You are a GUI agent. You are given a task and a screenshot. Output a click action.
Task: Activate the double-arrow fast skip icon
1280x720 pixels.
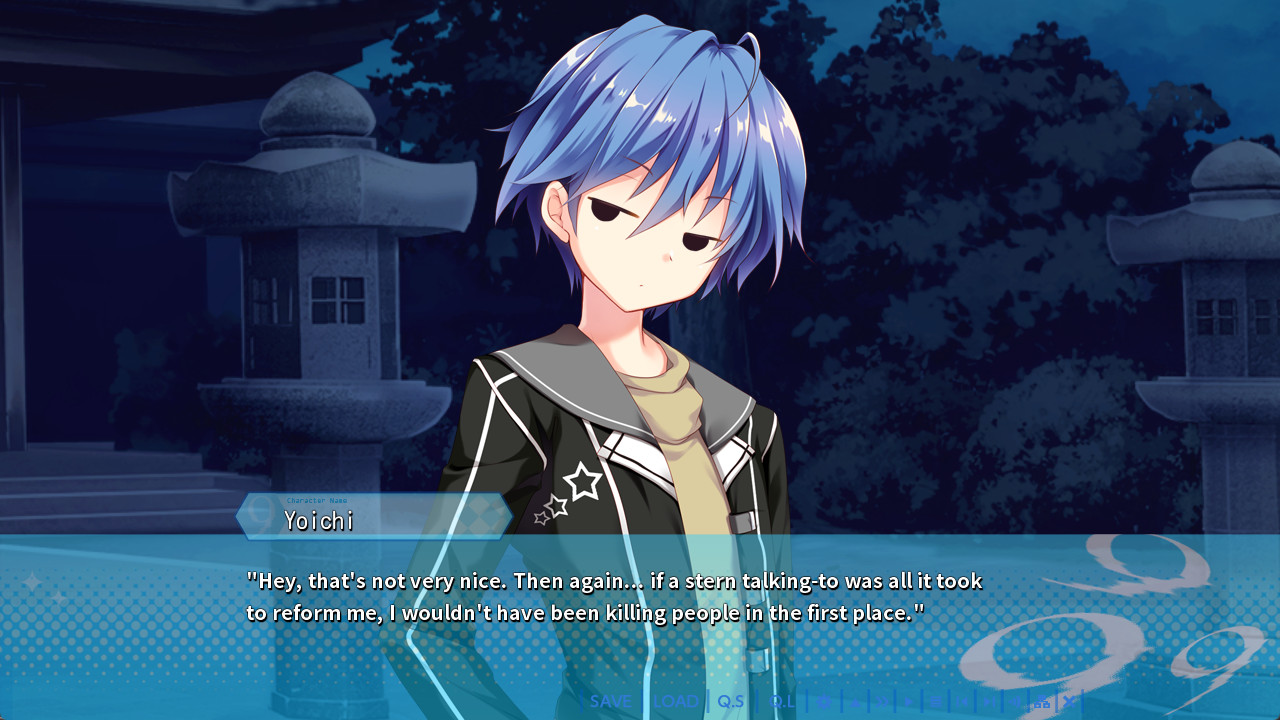pyautogui.click(x=881, y=702)
